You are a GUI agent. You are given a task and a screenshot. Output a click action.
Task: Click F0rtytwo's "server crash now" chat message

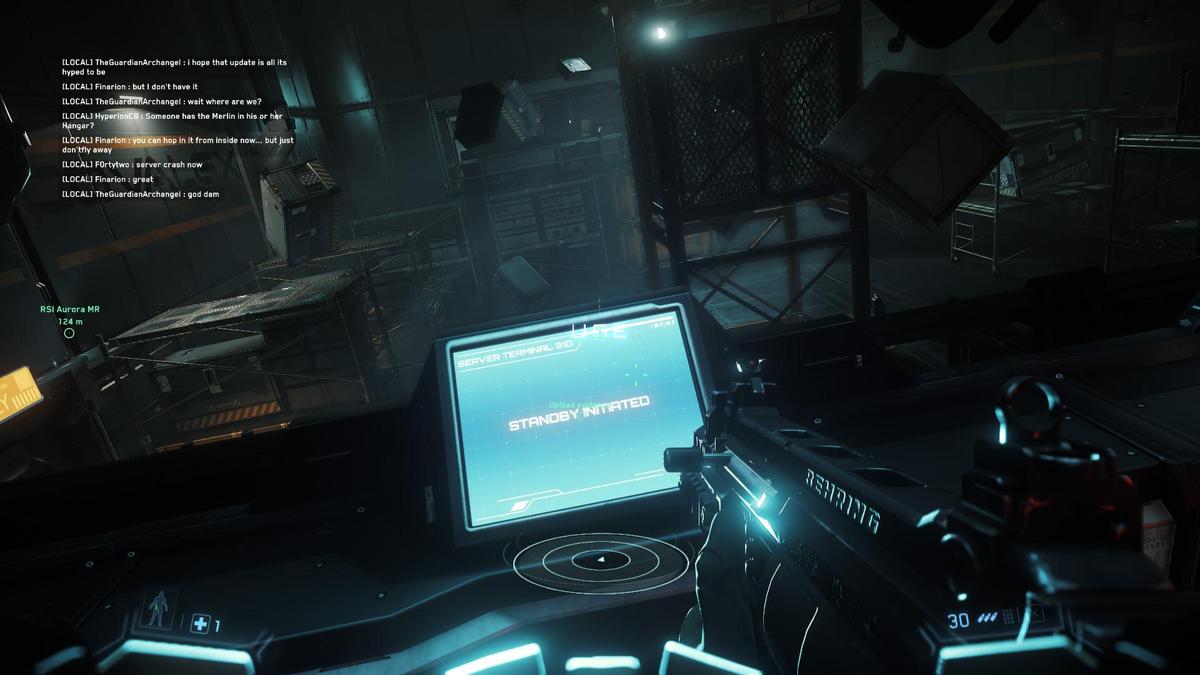tap(132, 165)
